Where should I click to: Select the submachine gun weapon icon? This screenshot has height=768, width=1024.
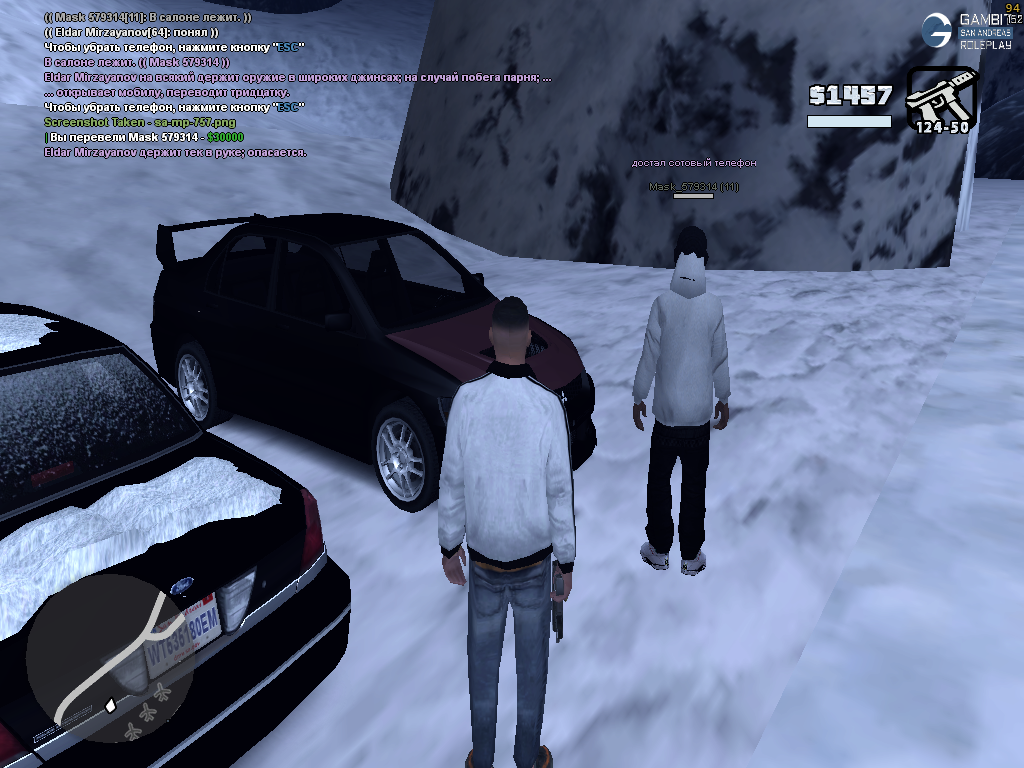[x=940, y=98]
